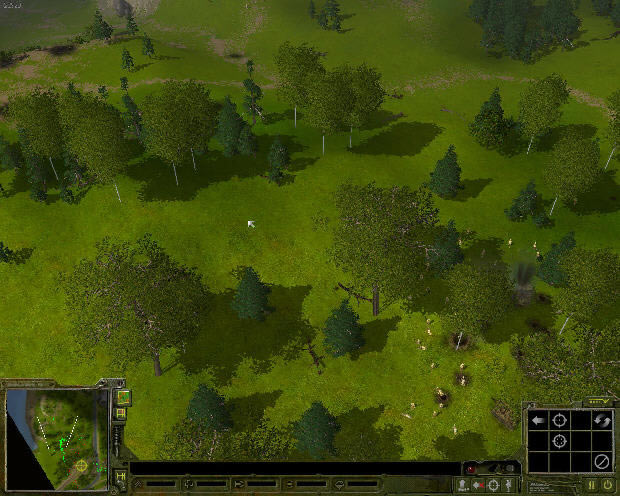Choose the rotate arrows command
Screen dimensions: 620x496
point(601,420)
